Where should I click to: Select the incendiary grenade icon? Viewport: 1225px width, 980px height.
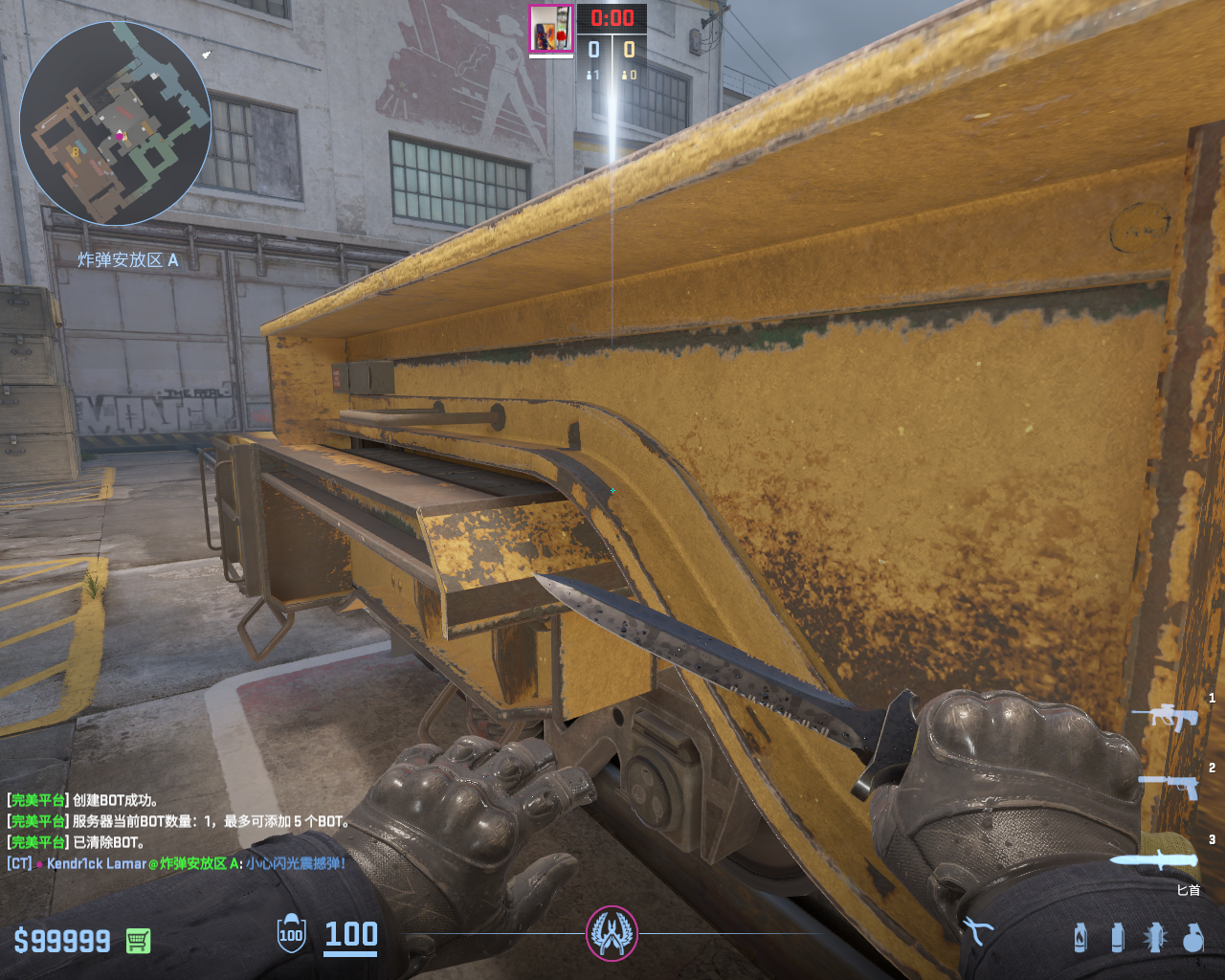pos(1080,938)
